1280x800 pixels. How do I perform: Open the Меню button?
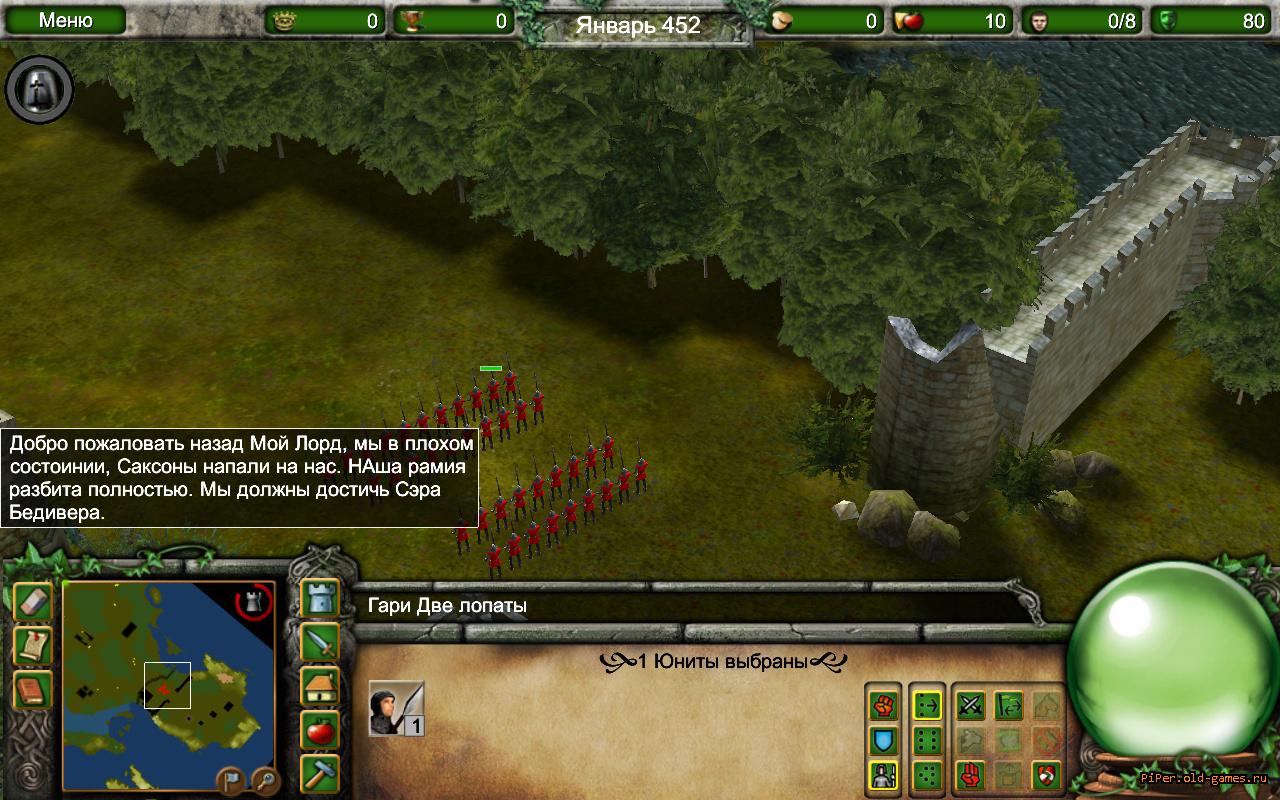tap(66, 21)
